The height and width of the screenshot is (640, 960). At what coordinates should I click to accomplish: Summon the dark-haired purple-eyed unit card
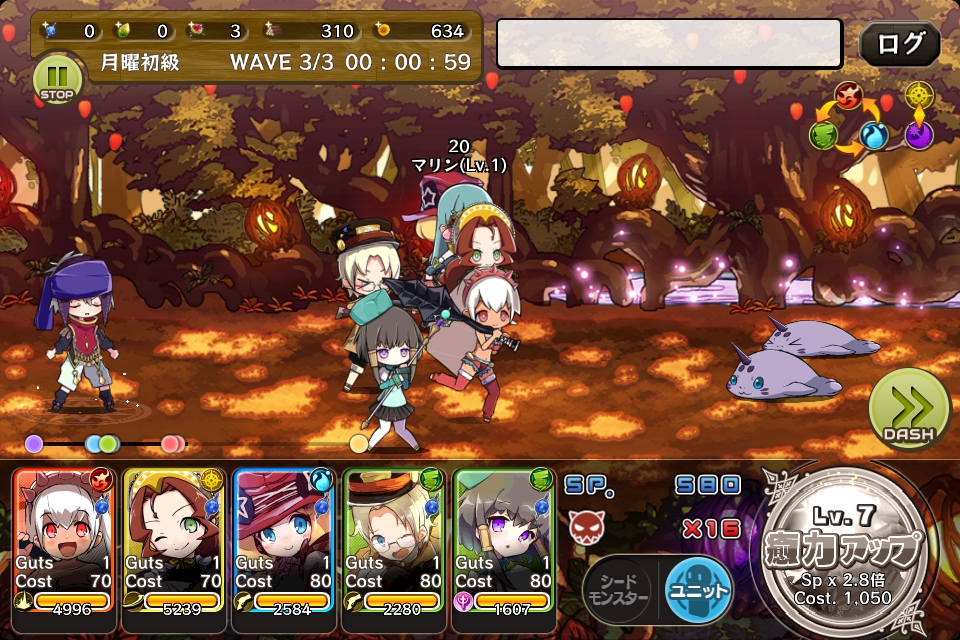[504, 538]
